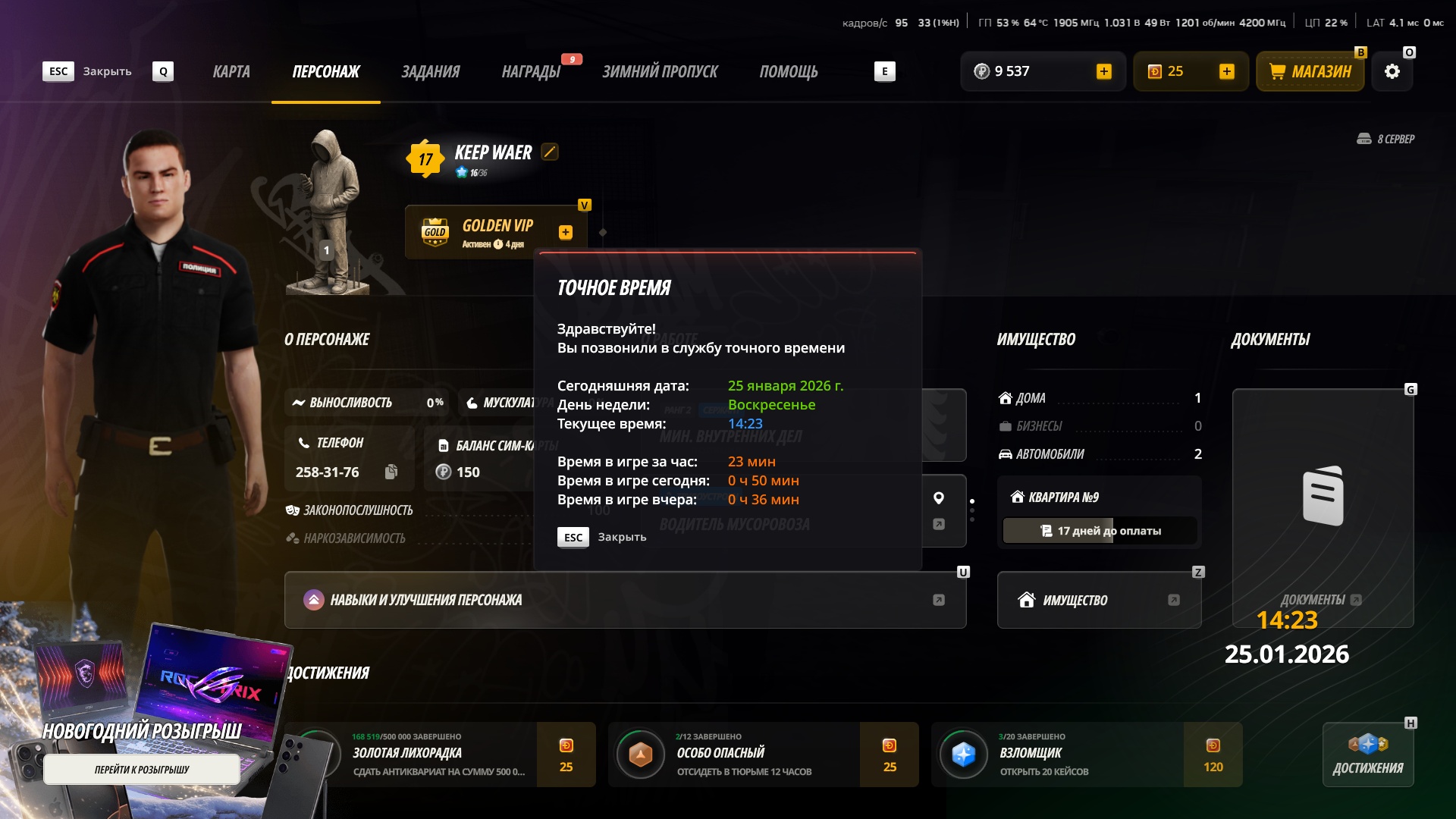Image resolution: width=1456 pixels, height=819 pixels.
Task: Open the Документы card
Action: (1323, 500)
